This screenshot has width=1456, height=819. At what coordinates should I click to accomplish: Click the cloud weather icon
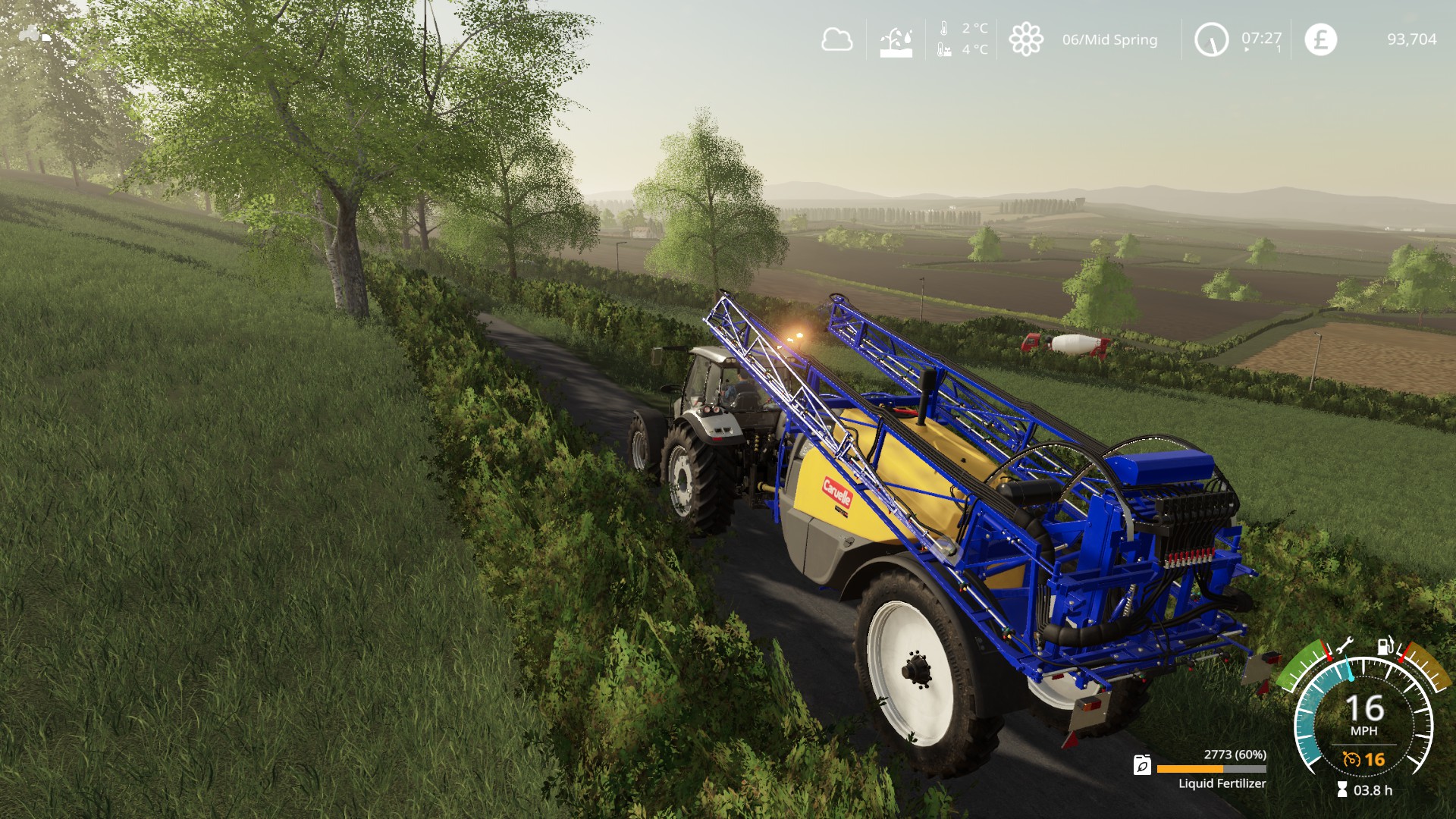click(836, 39)
